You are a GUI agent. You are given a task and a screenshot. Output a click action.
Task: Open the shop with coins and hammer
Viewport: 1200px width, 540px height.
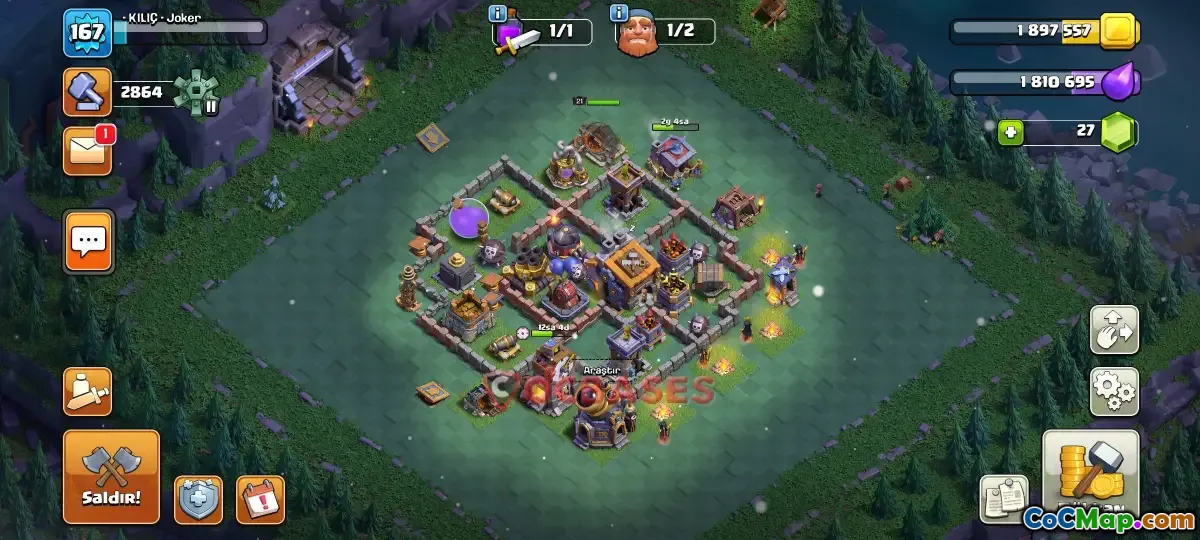[x=1090, y=475]
